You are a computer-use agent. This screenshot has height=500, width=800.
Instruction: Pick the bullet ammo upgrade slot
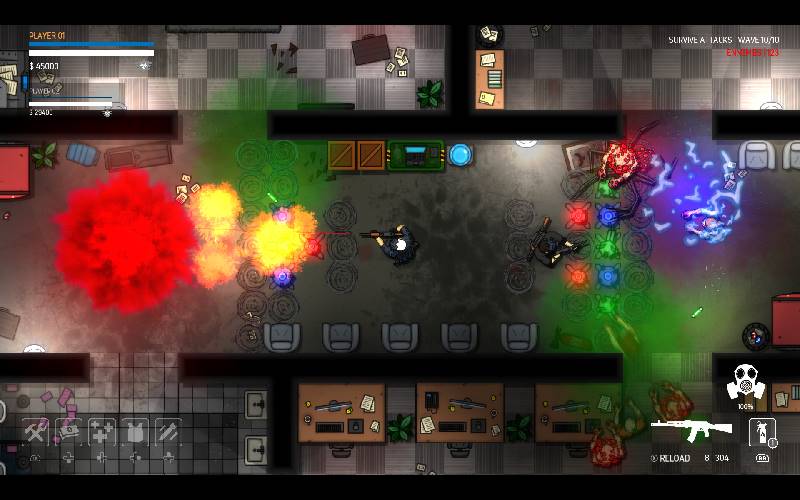[167, 431]
